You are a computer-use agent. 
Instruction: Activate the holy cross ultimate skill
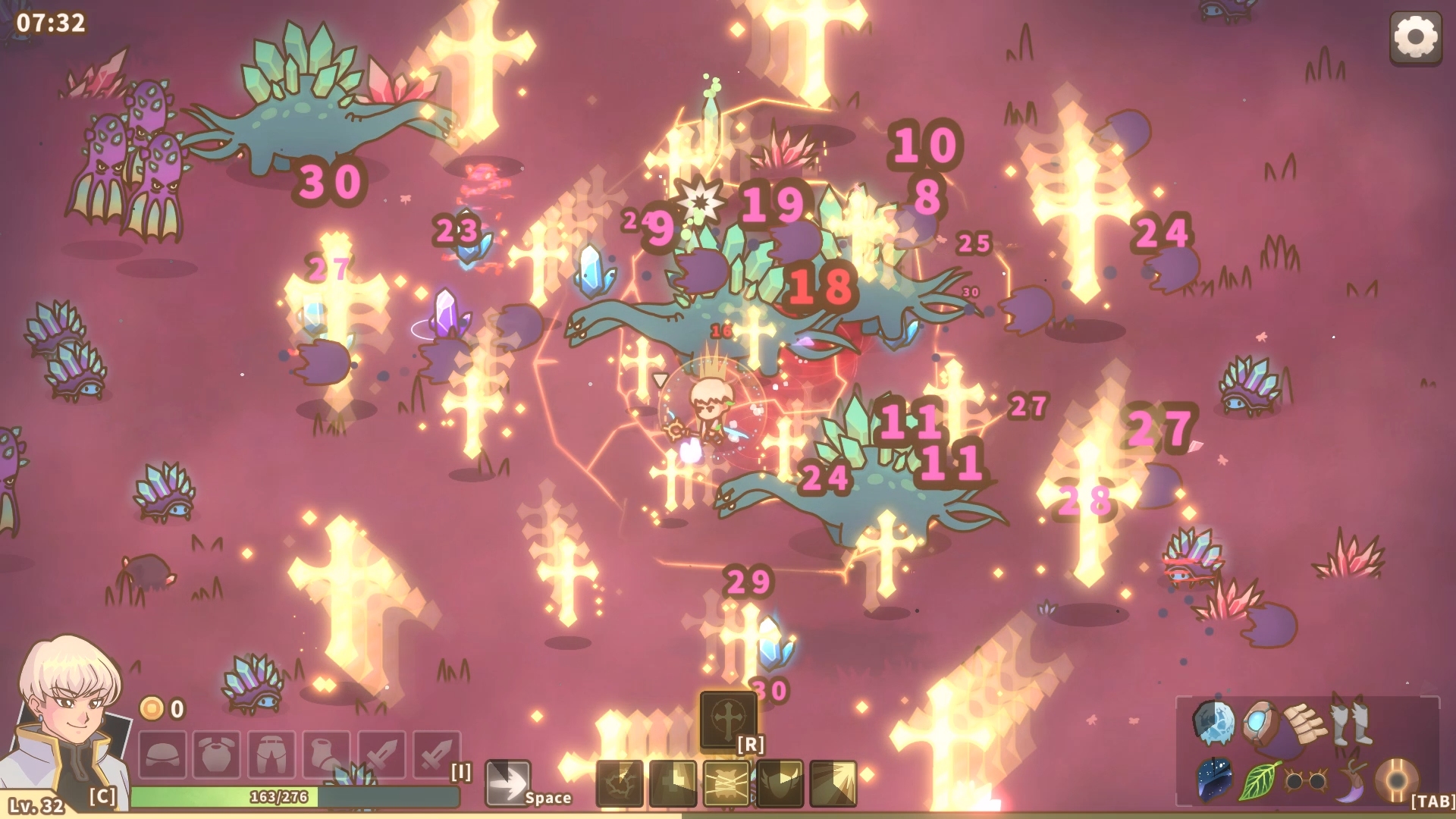pos(728,718)
